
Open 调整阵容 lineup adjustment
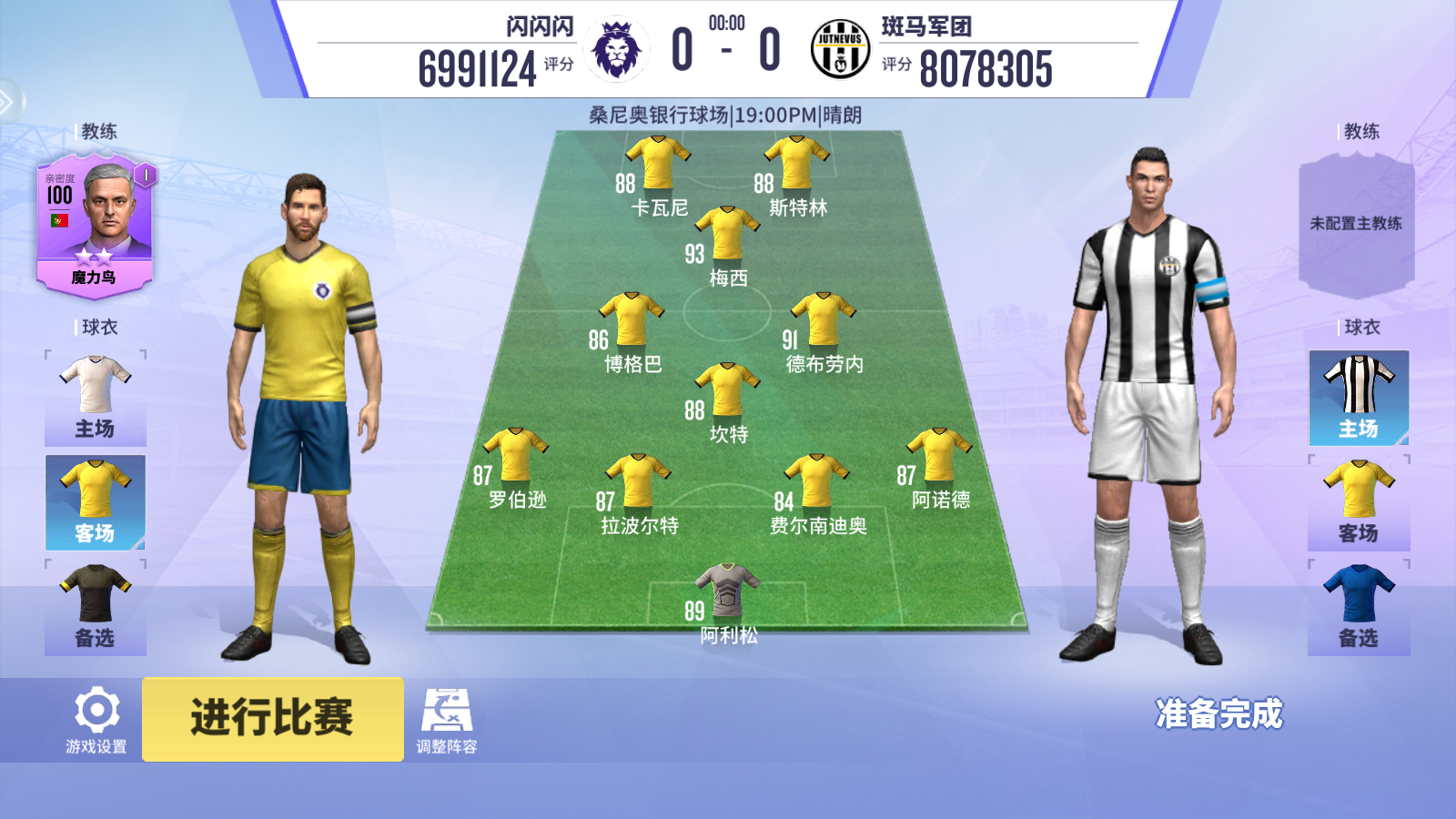[446, 722]
